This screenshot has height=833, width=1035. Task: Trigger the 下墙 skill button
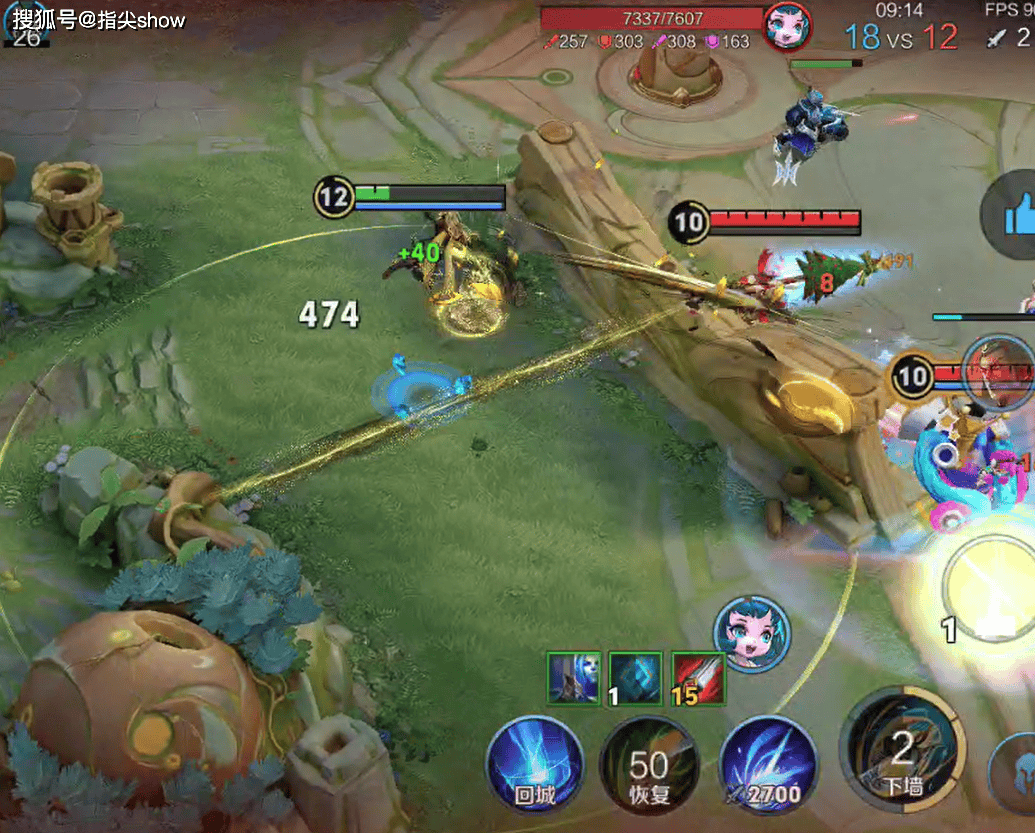[x=903, y=750]
